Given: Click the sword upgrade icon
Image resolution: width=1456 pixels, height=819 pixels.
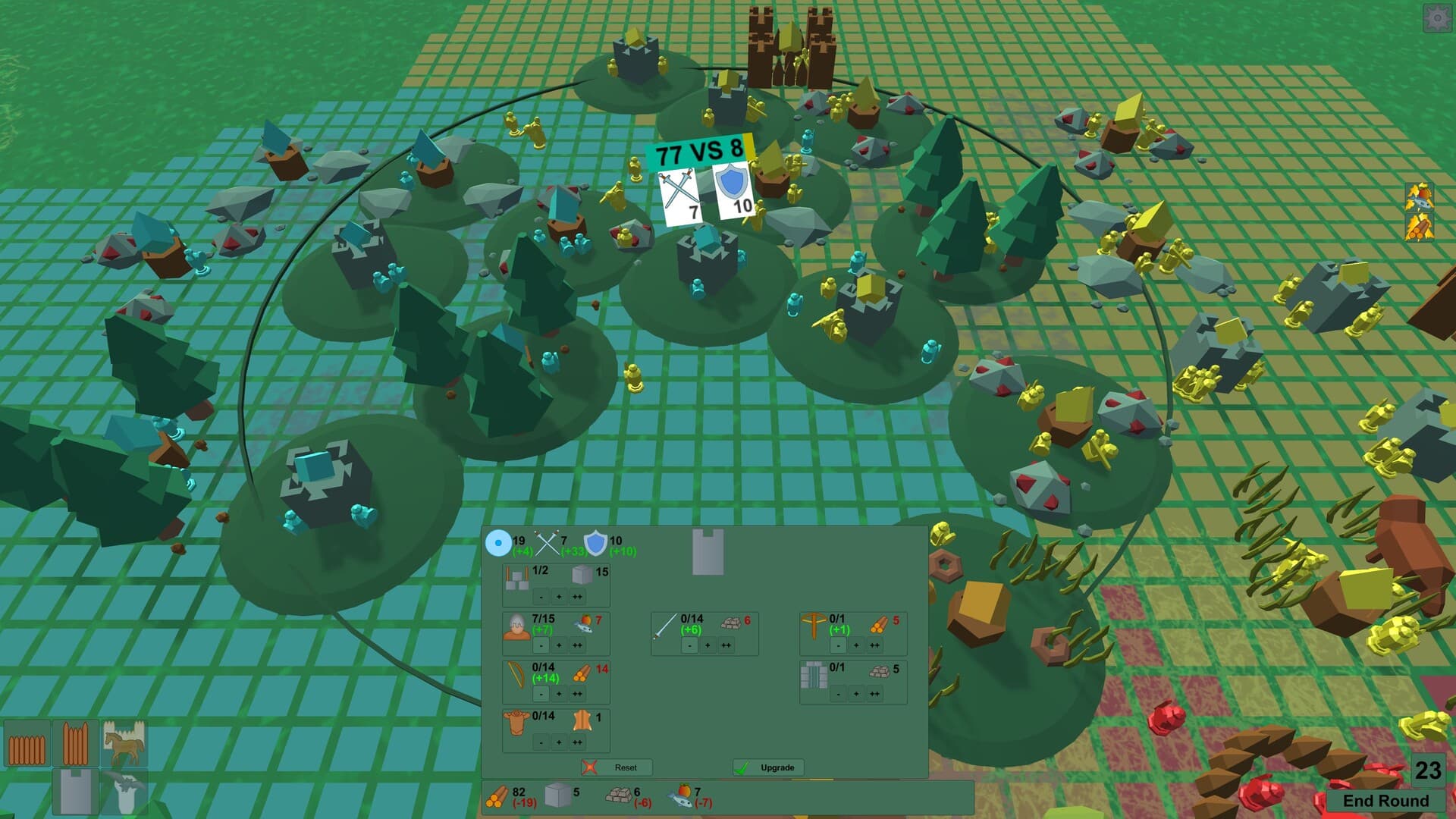Looking at the screenshot, I should (665, 628).
